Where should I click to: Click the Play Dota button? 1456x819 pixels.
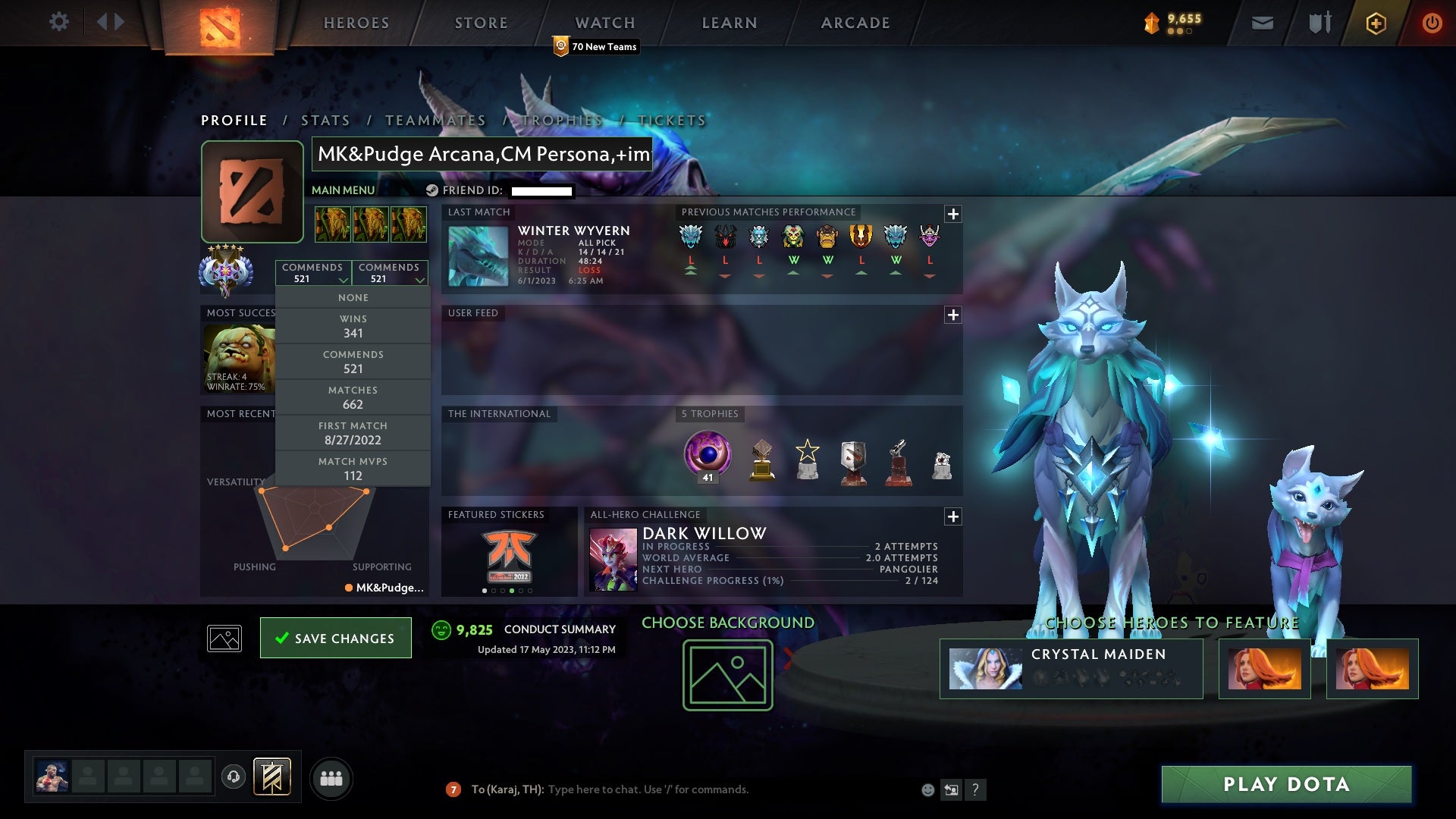[x=1287, y=785]
